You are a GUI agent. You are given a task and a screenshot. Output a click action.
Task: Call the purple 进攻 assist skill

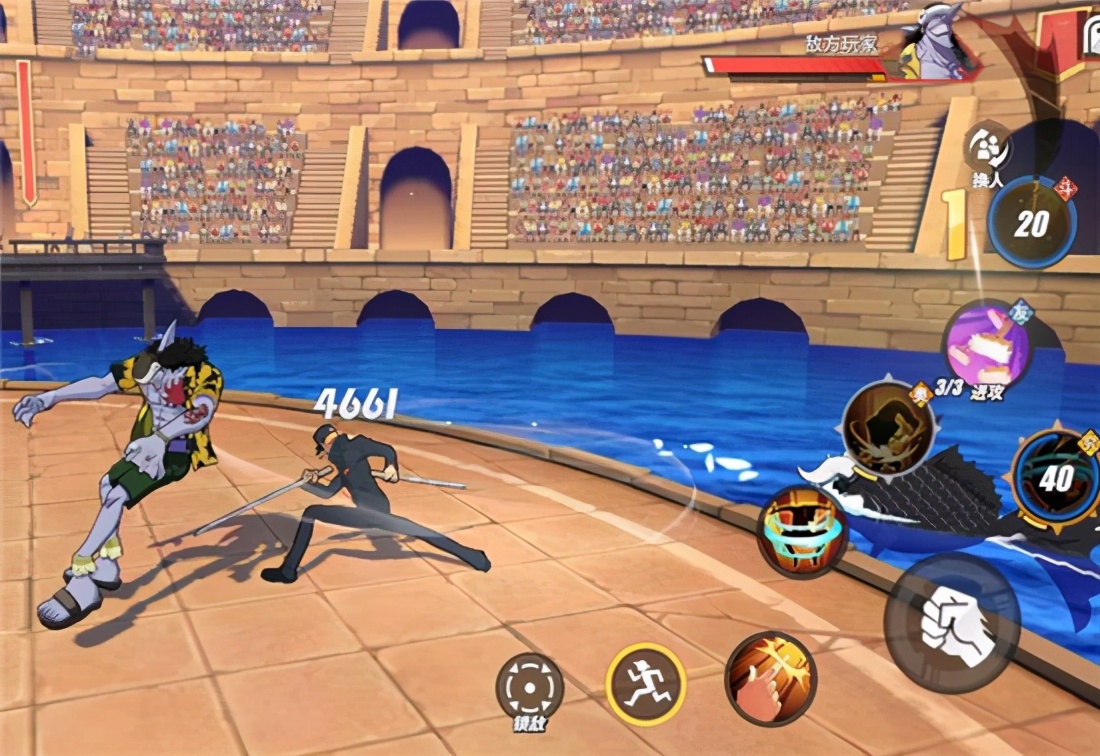pyautogui.click(x=986, y=346)
